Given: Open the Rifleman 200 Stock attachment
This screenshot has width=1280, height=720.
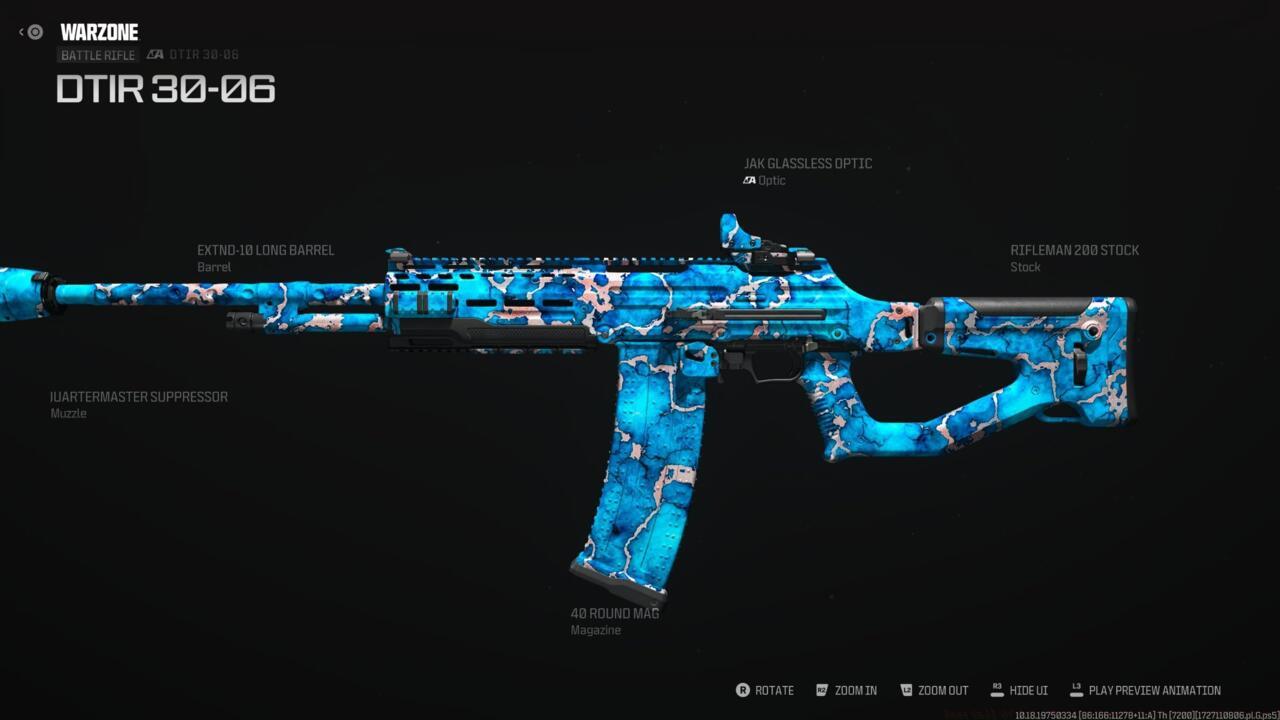Looking at the screenshot, I should point(1074,251).
